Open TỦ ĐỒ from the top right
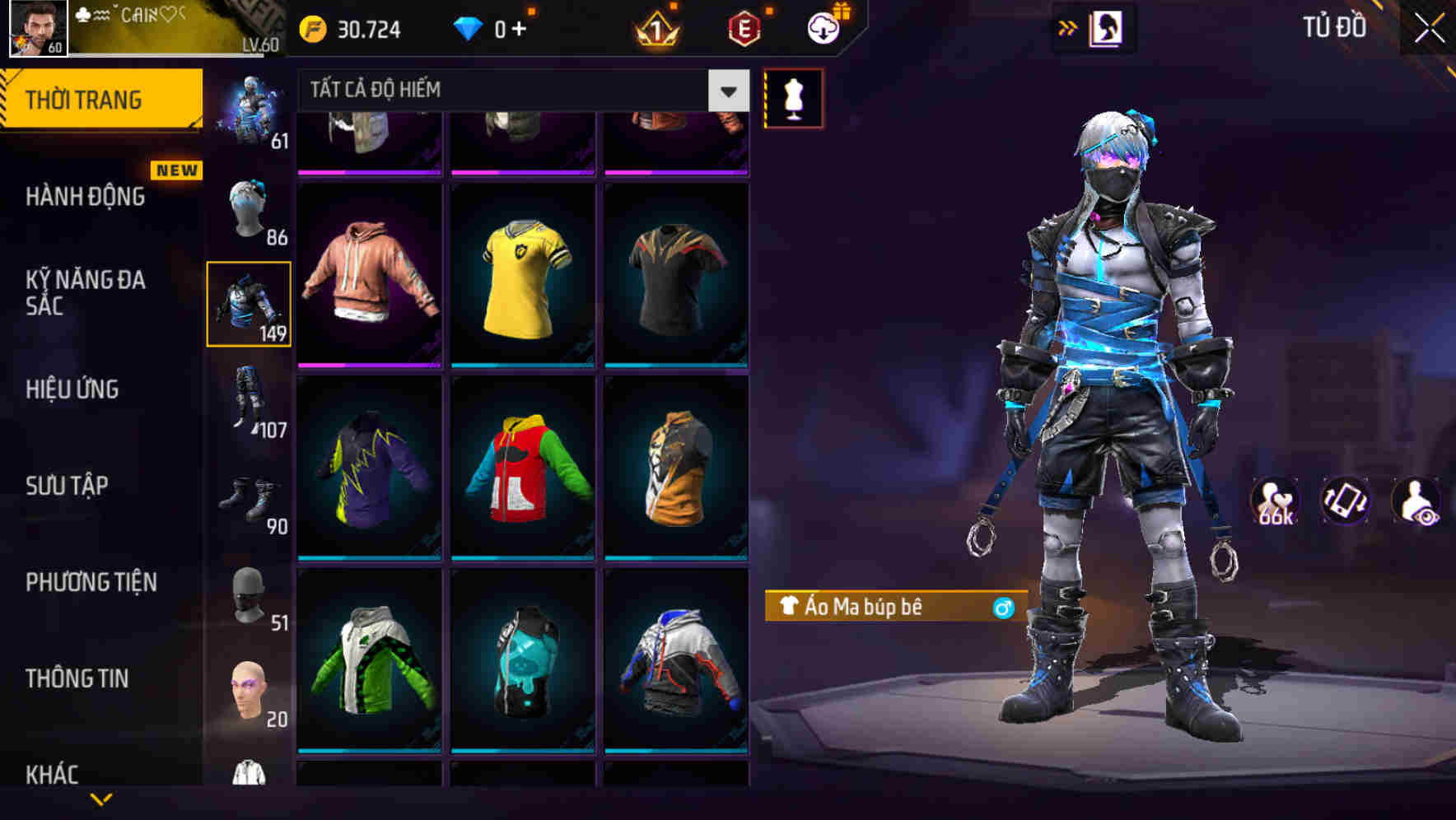Viewport: 1456px width, 820px height. 1332,26
